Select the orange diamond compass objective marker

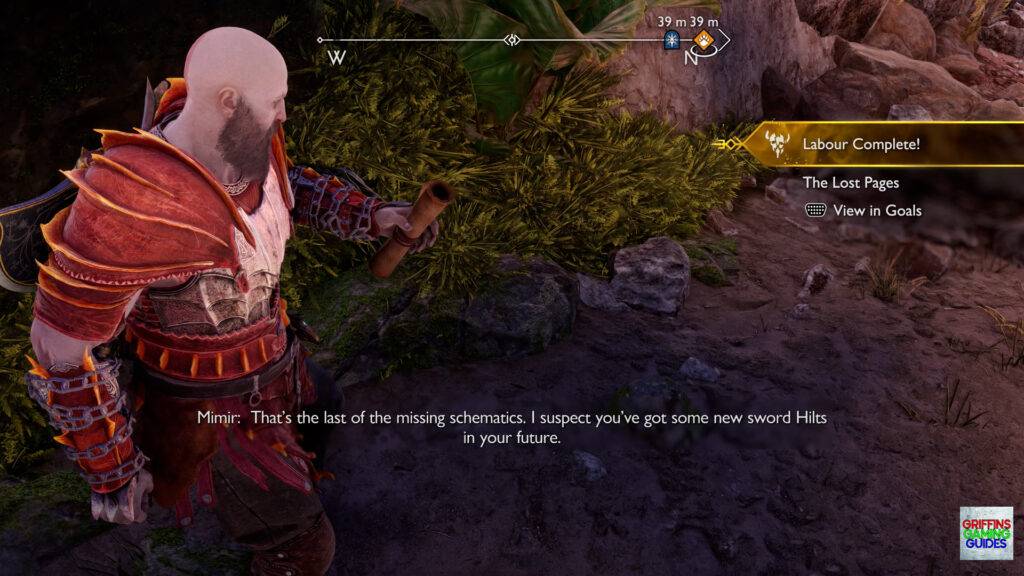[704, 40]
